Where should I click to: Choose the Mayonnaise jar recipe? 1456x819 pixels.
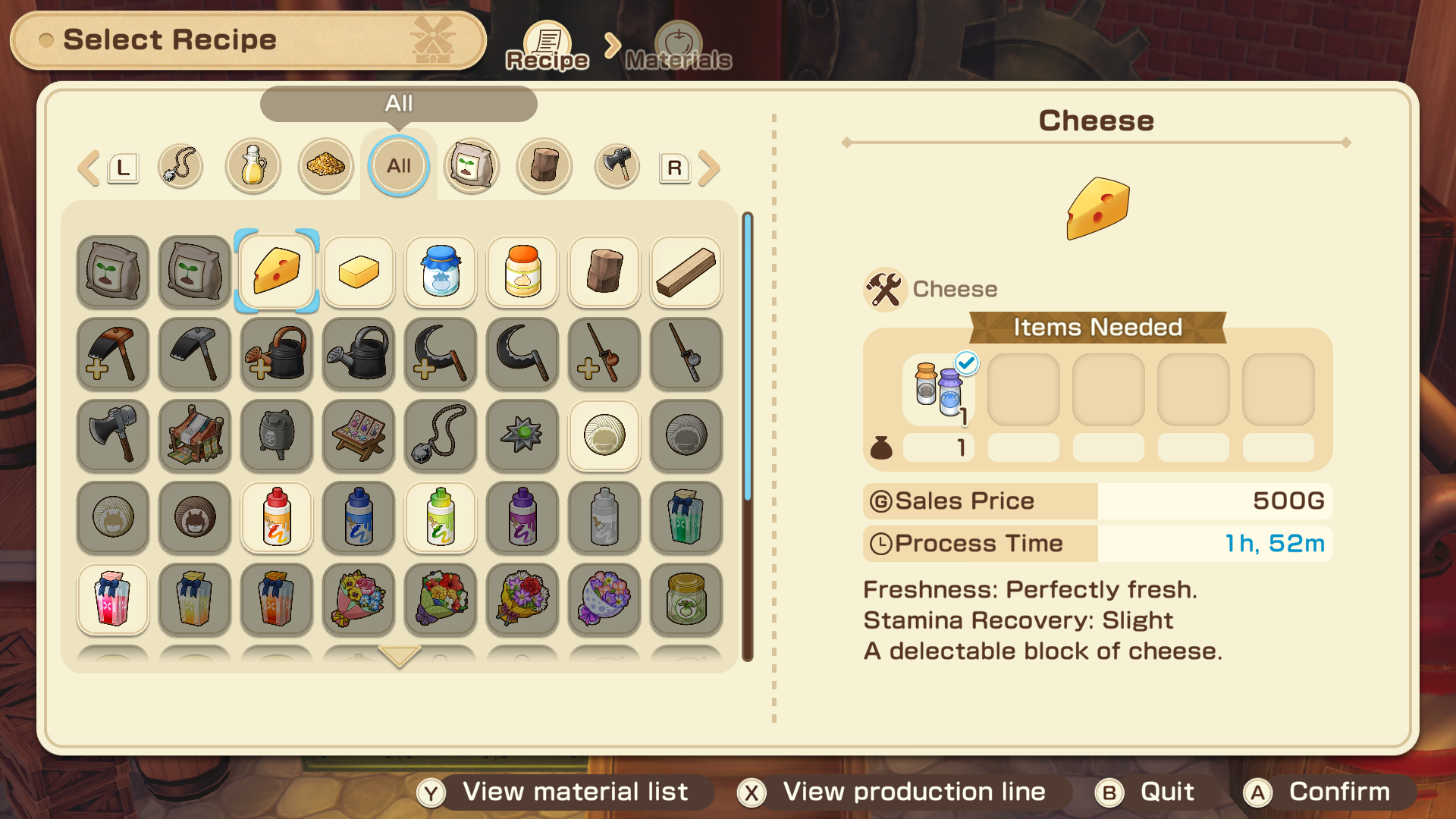click(522, 271)
